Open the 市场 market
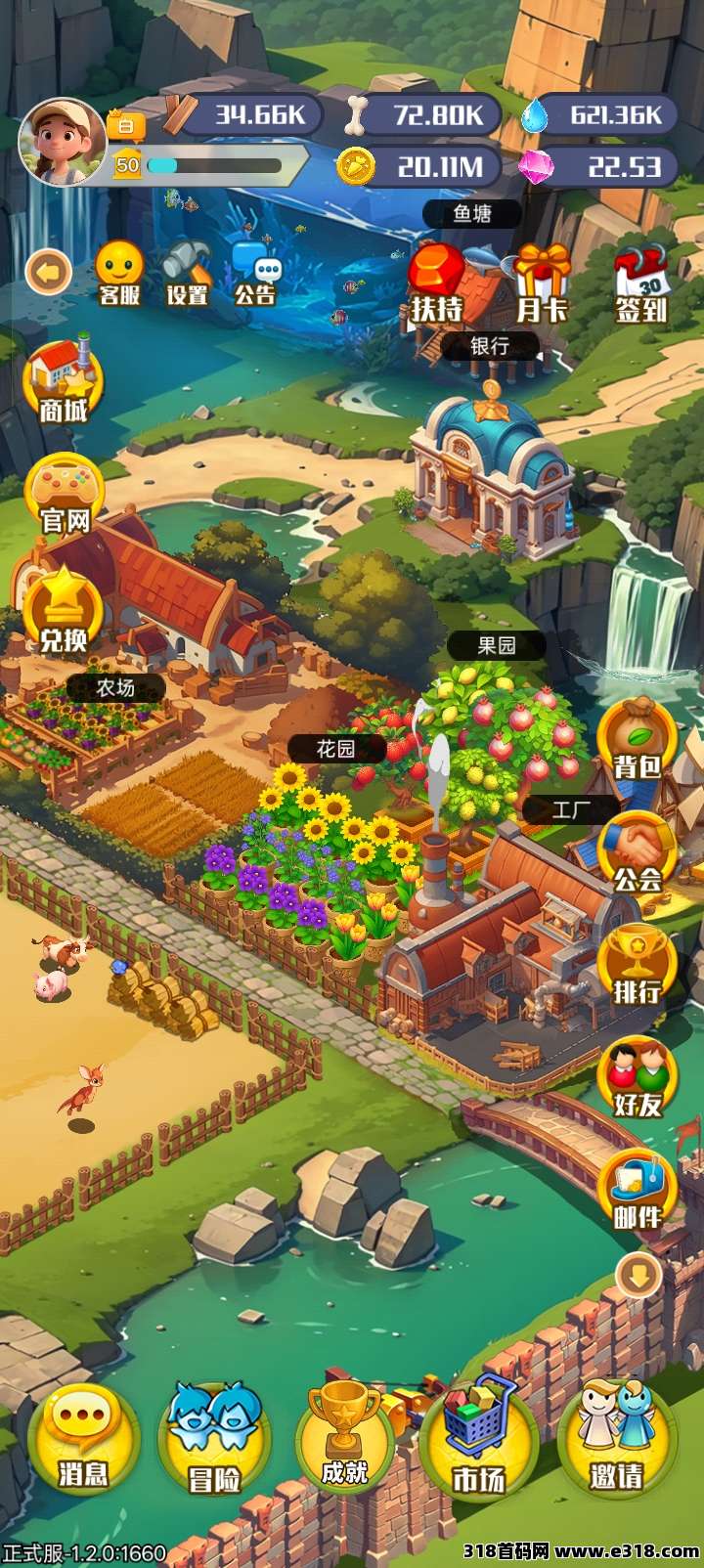 [479, 1439]
